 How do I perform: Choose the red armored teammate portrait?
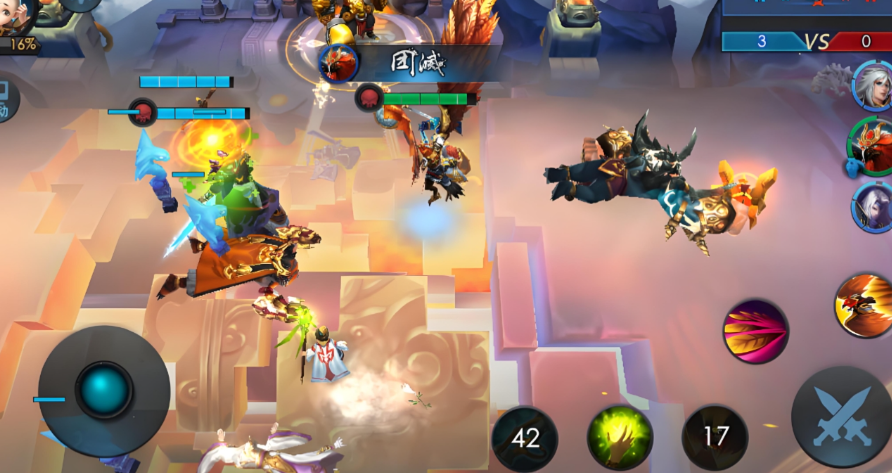(x=869, y=144)
